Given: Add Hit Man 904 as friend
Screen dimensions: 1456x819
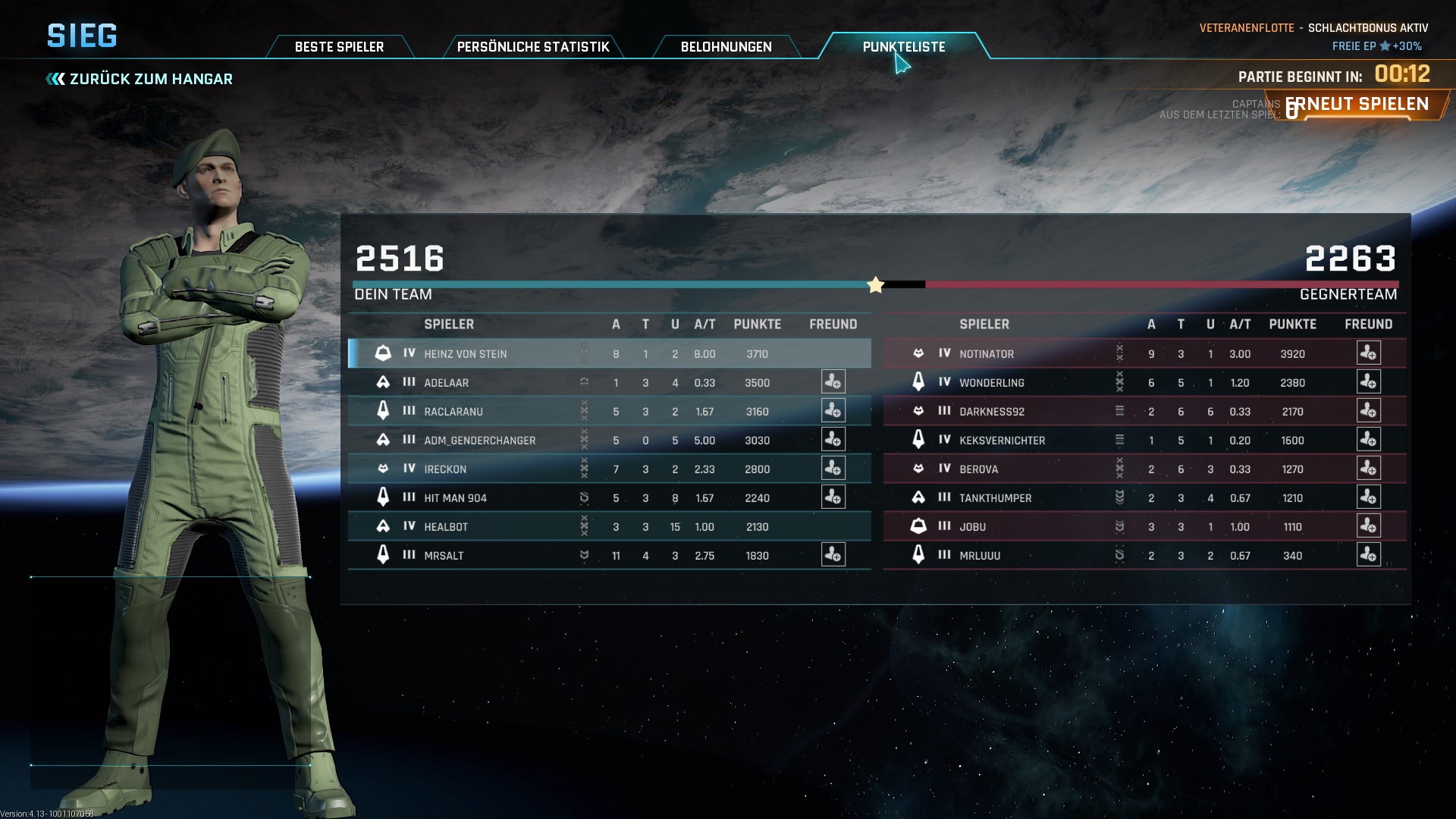Looking at the screenshot, I should (x=833, y=497).
